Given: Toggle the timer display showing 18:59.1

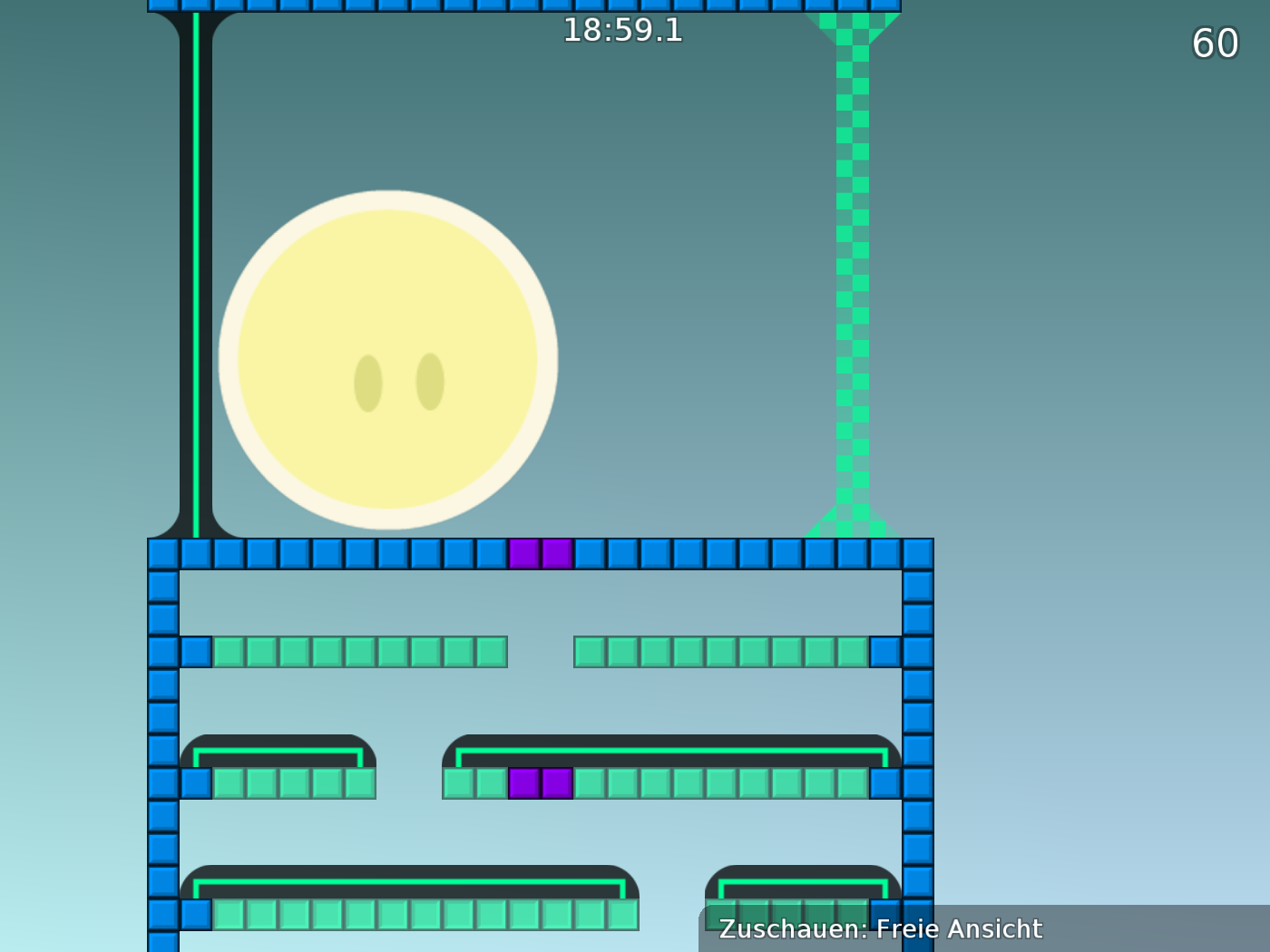Looking at the screenshot, I should click(x=623, y=32).
